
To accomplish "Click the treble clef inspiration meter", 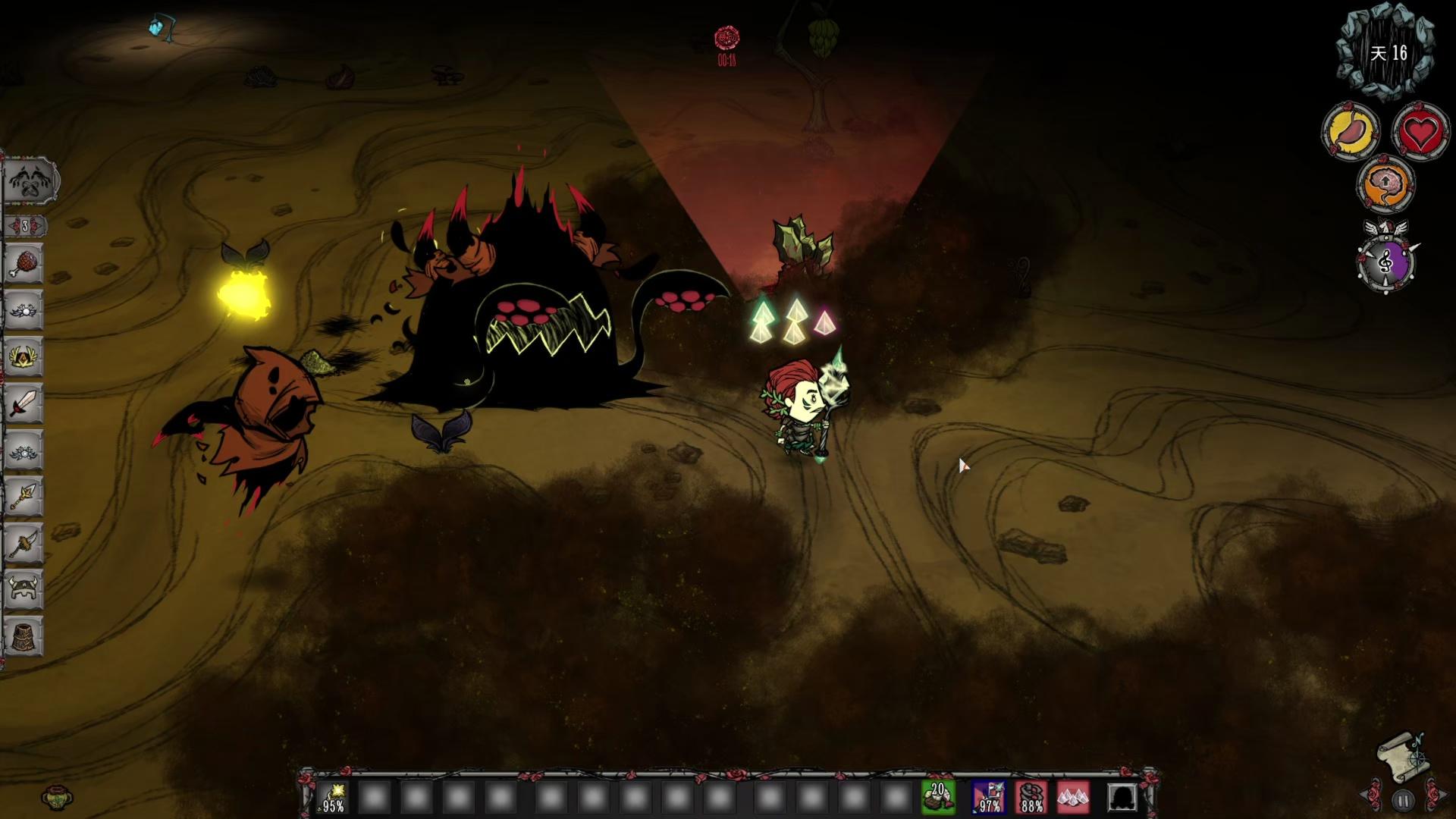I will pyautogui.click(x=1385, y=263).
